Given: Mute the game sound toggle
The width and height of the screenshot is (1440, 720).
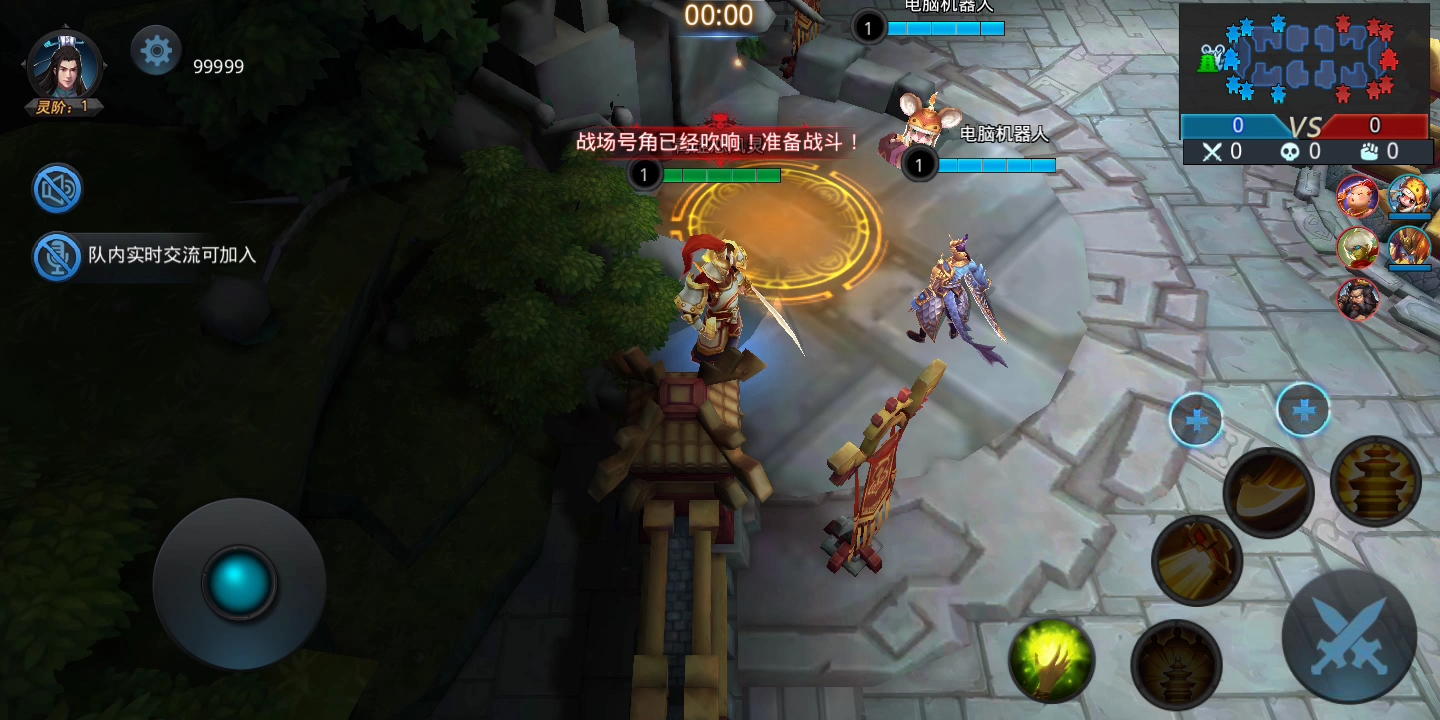Looking at the screenshot, I should [x=57, y=188].
